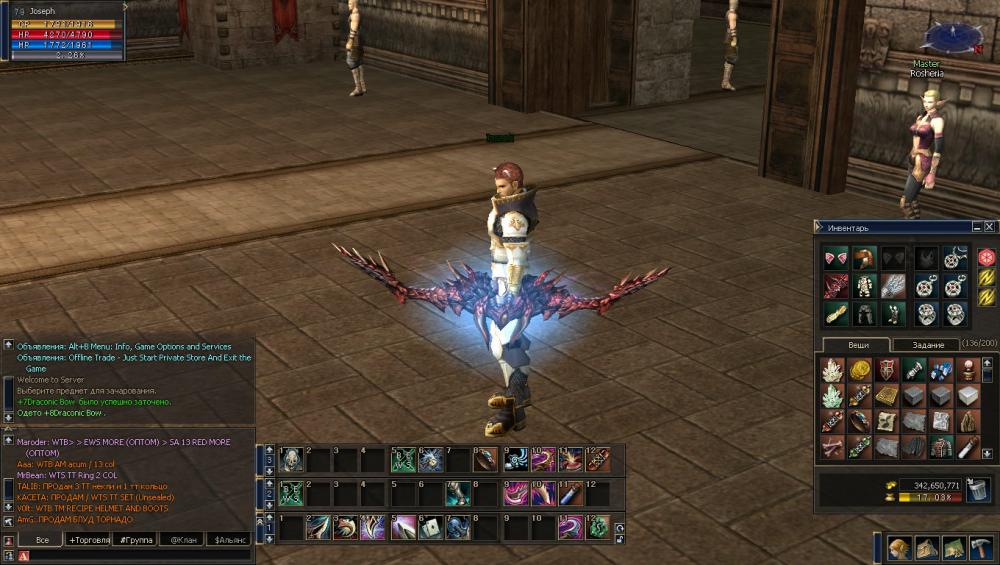
Task: Use the white-haired face skill in hotbar
Action: (x=291, y=459)
